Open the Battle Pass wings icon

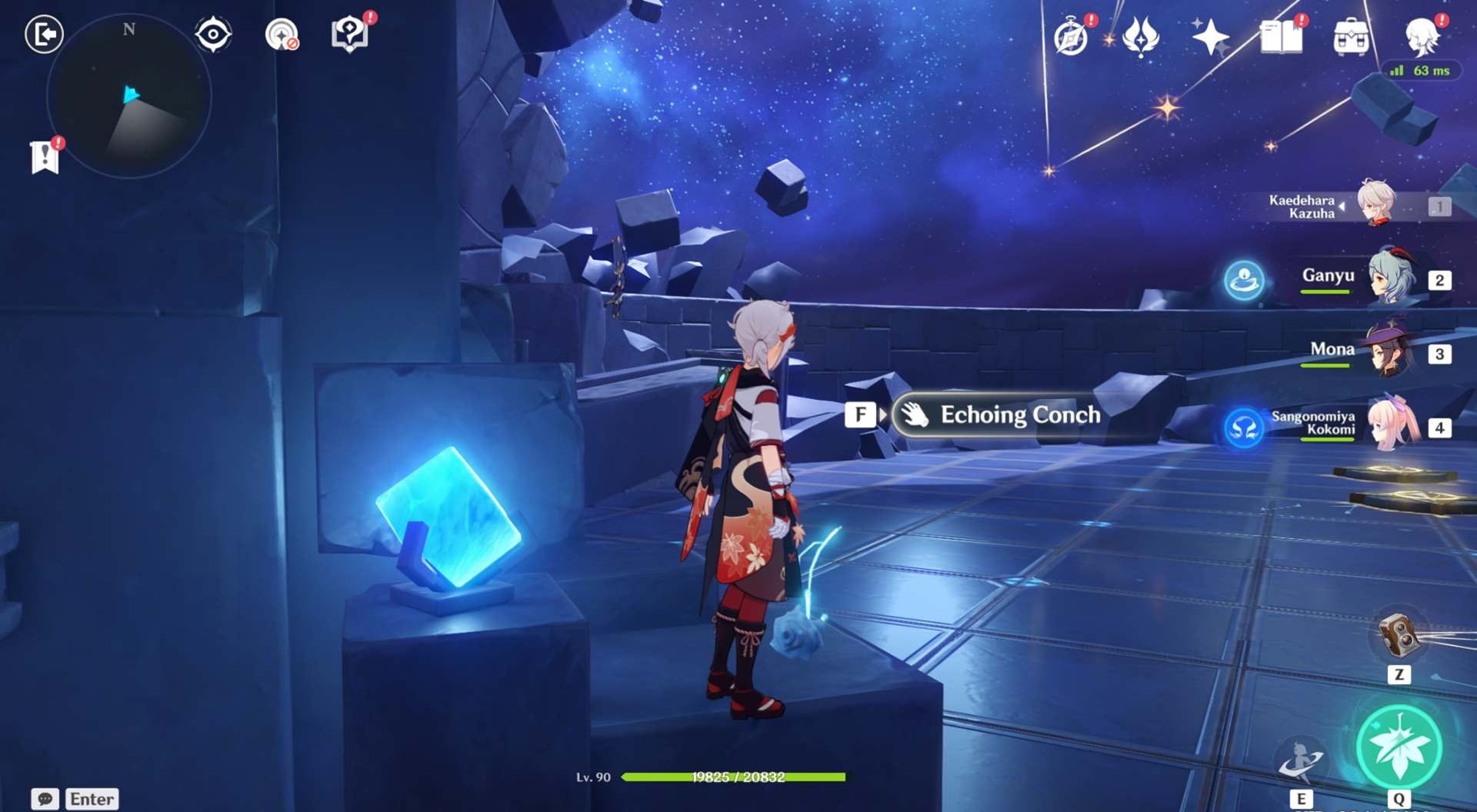(1141, 34)
